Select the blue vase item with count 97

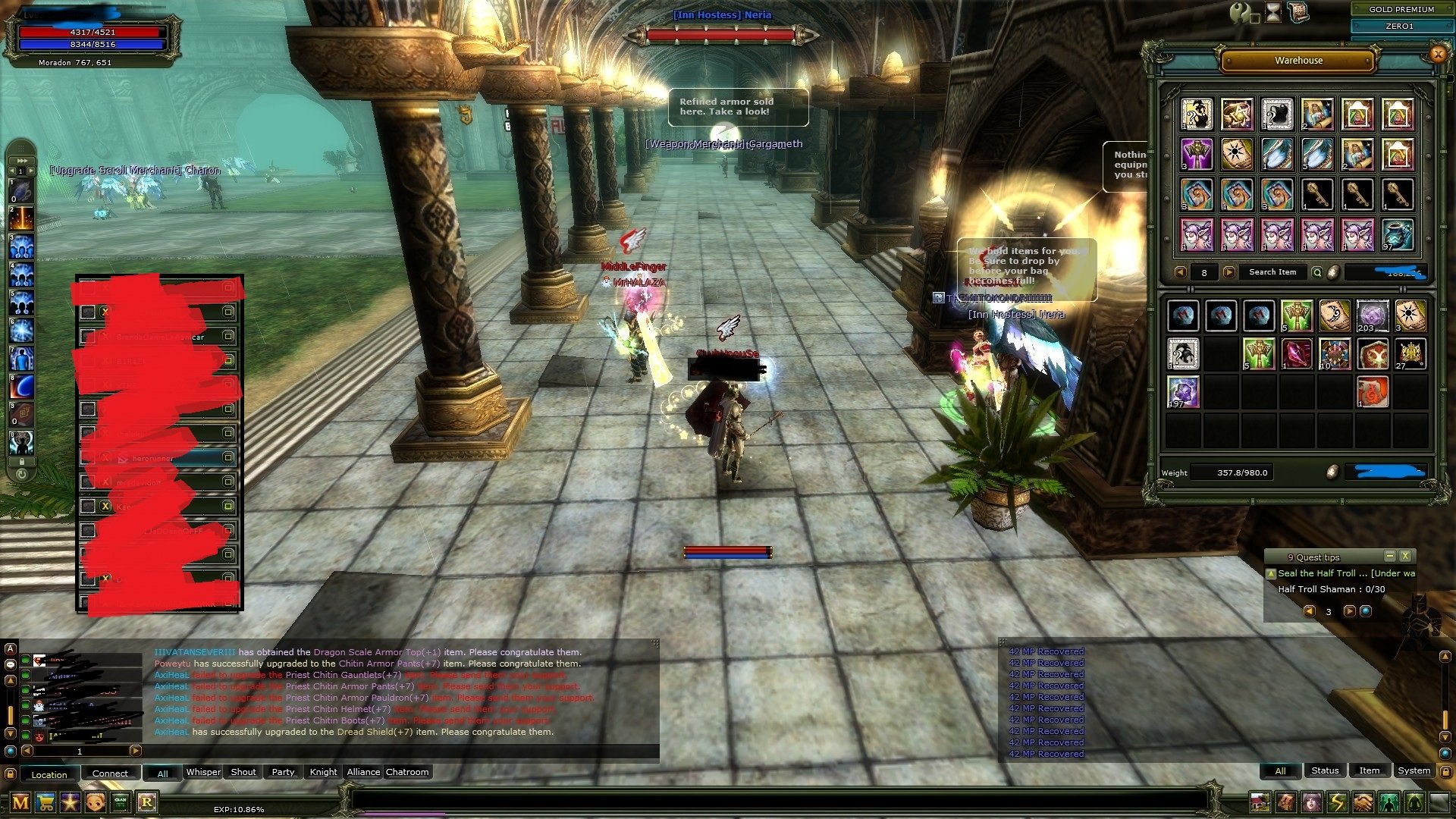coord(1397,234)
